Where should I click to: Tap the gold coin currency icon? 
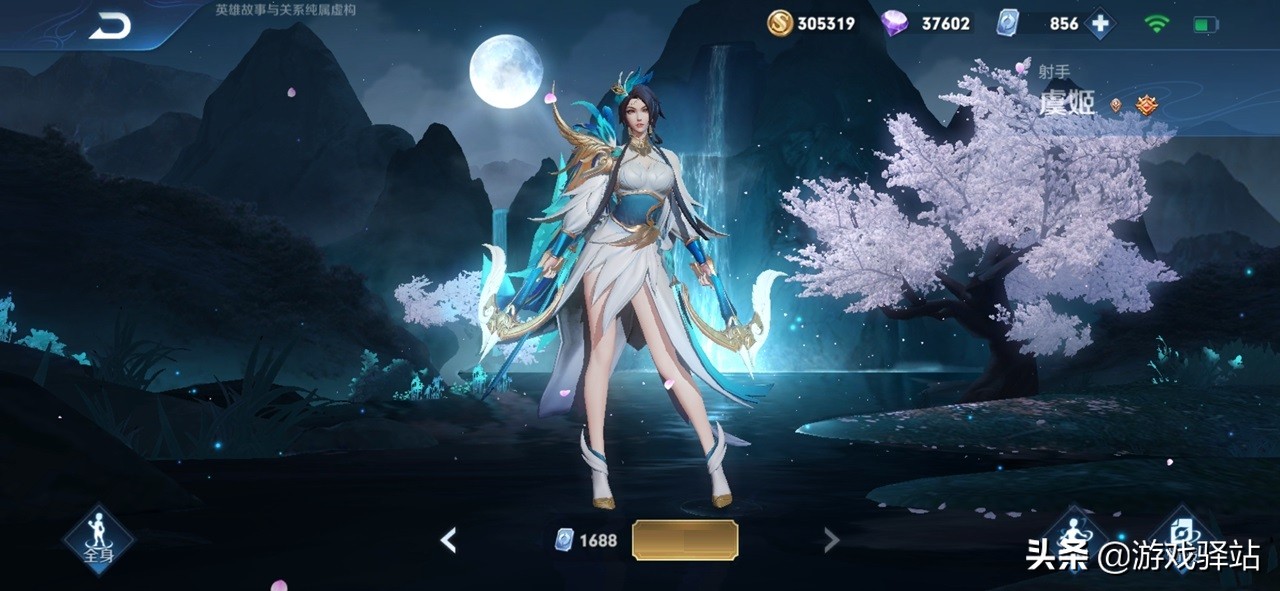[780, 23]
